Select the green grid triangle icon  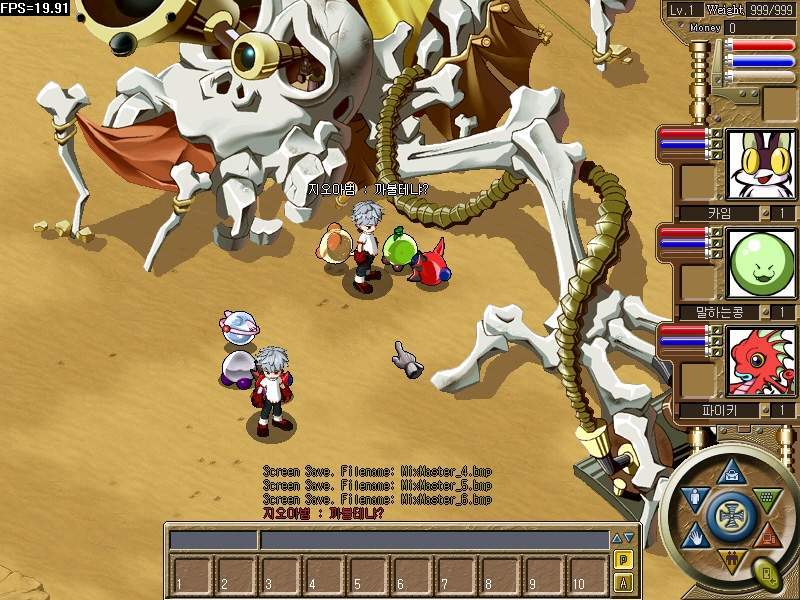click(x=765, y=497)
